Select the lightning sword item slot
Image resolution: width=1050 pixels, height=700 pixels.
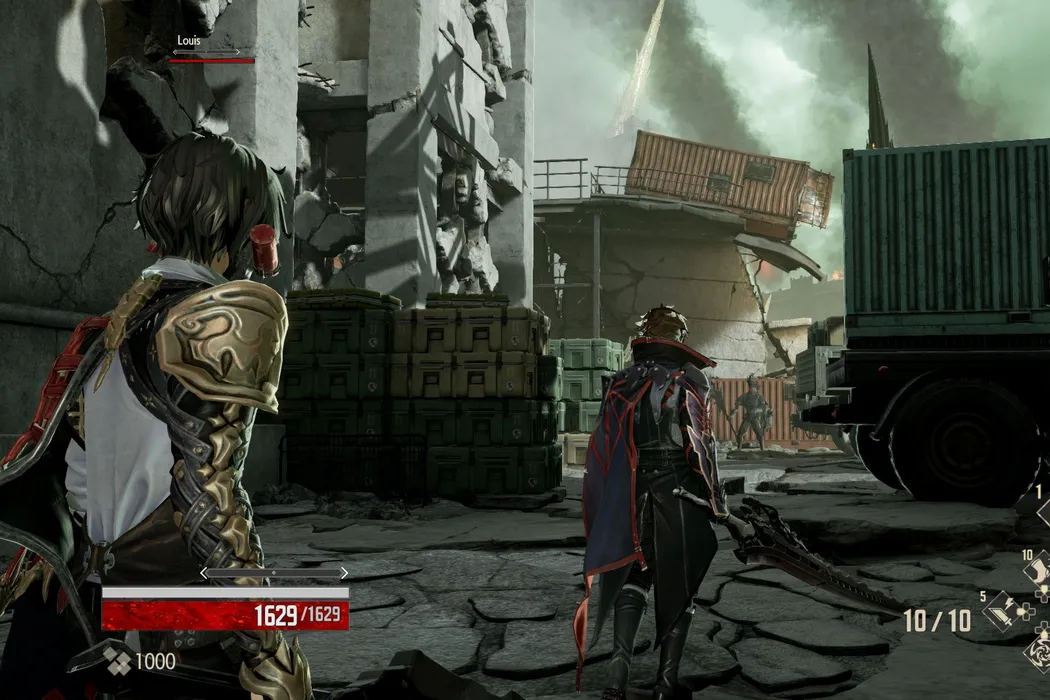coord(1000,611)
